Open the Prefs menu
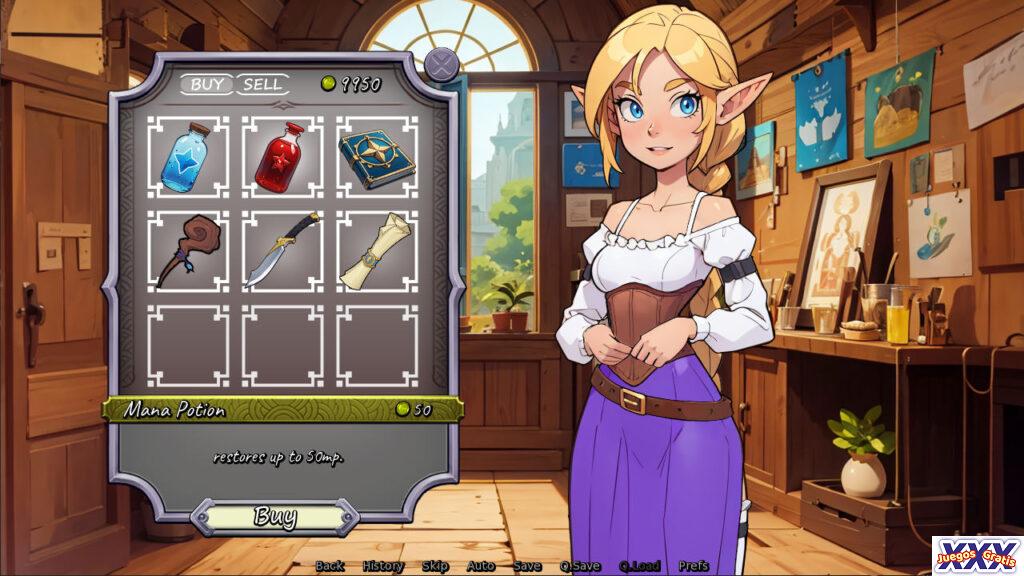The width and height of the screenshot is (1024, 576). pos(693,566)
